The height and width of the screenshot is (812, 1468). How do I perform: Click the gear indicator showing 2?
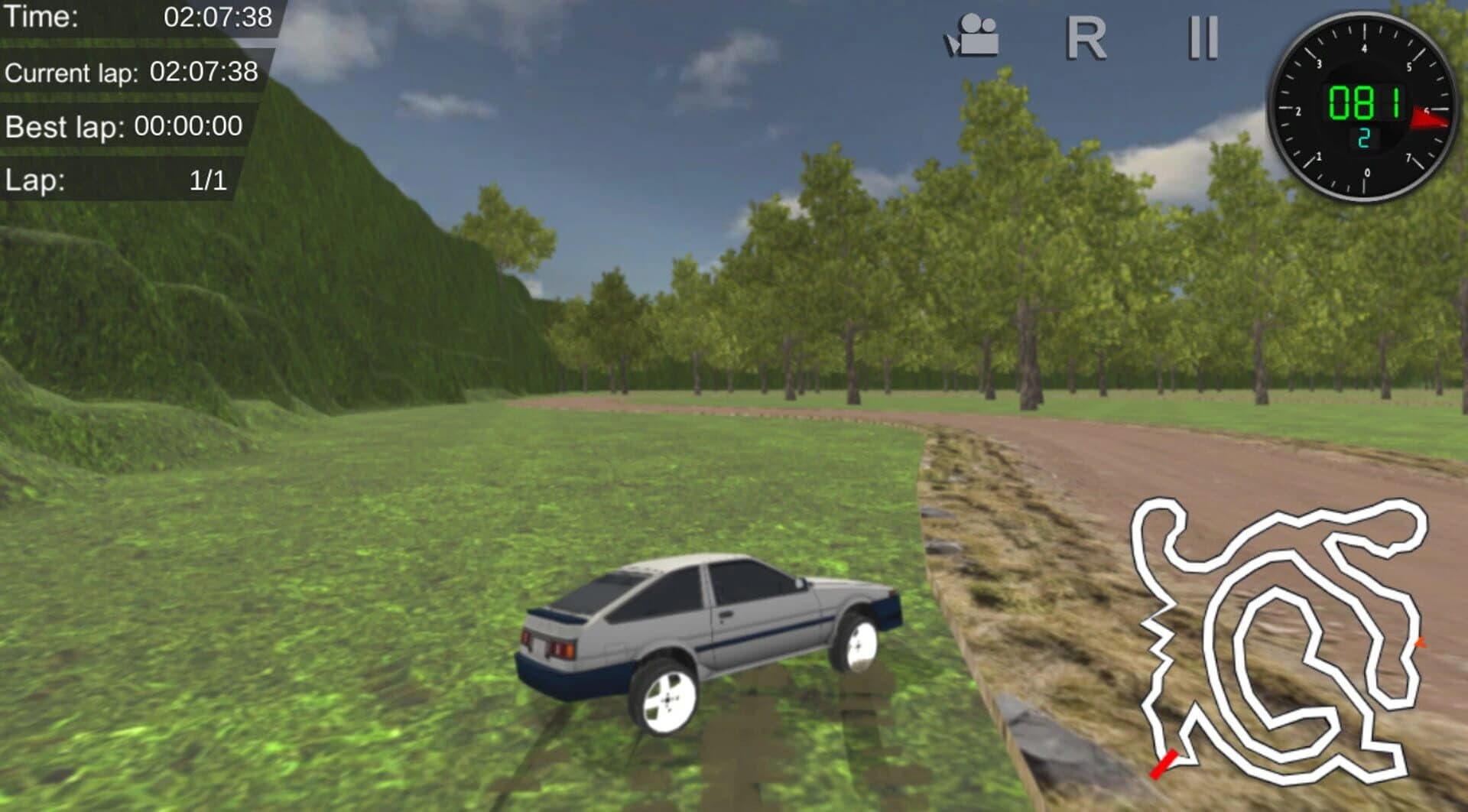(x=1362, y=138)
